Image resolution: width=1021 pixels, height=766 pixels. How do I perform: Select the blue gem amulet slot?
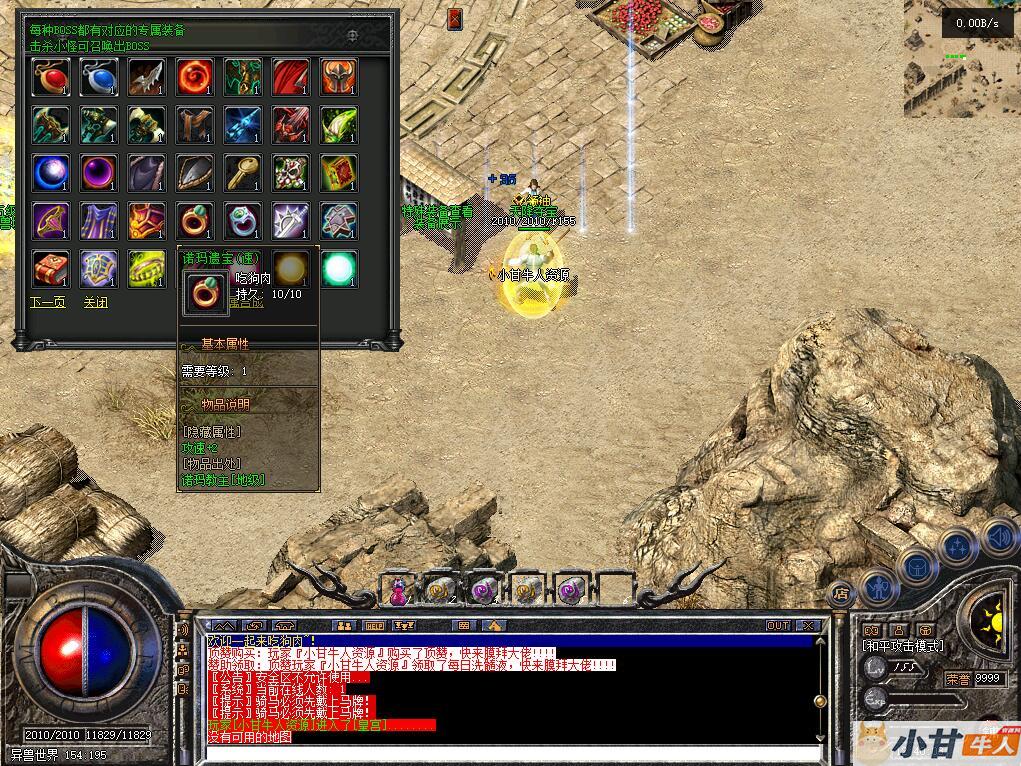click(99, 77)
